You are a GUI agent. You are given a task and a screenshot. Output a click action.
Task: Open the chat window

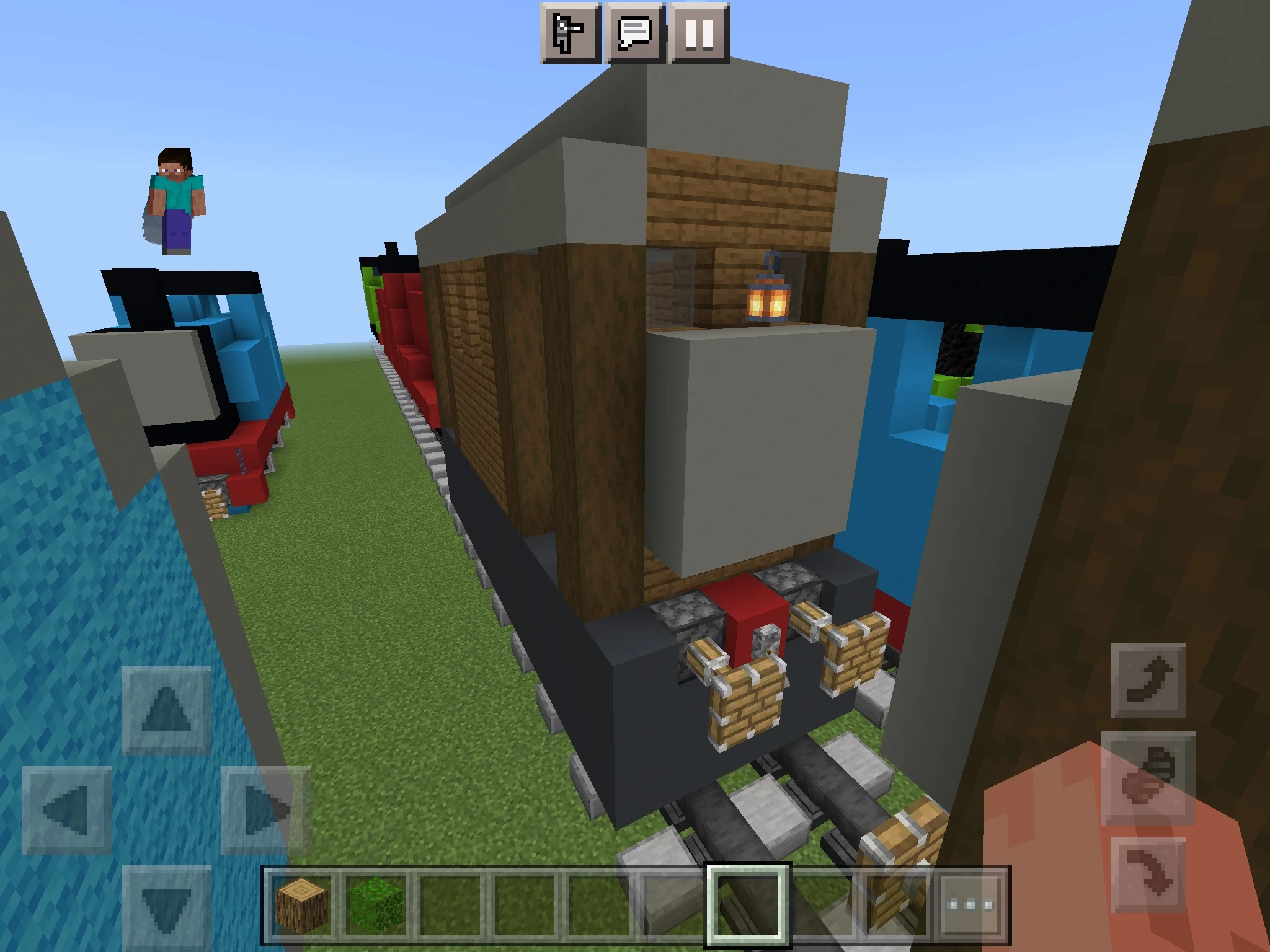pos(634,34)
